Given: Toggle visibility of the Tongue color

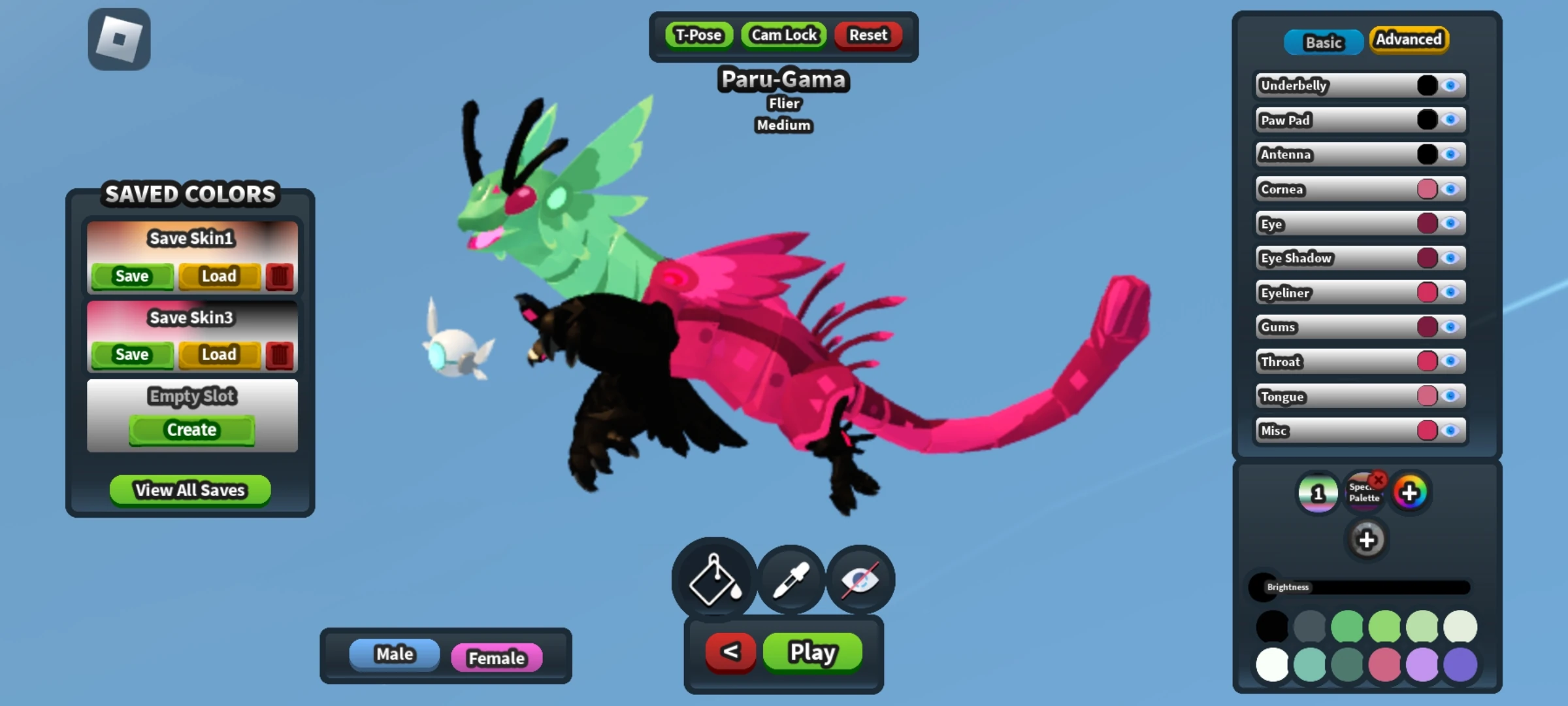Looking at the screenshot, I should (x=1450, y=396).
